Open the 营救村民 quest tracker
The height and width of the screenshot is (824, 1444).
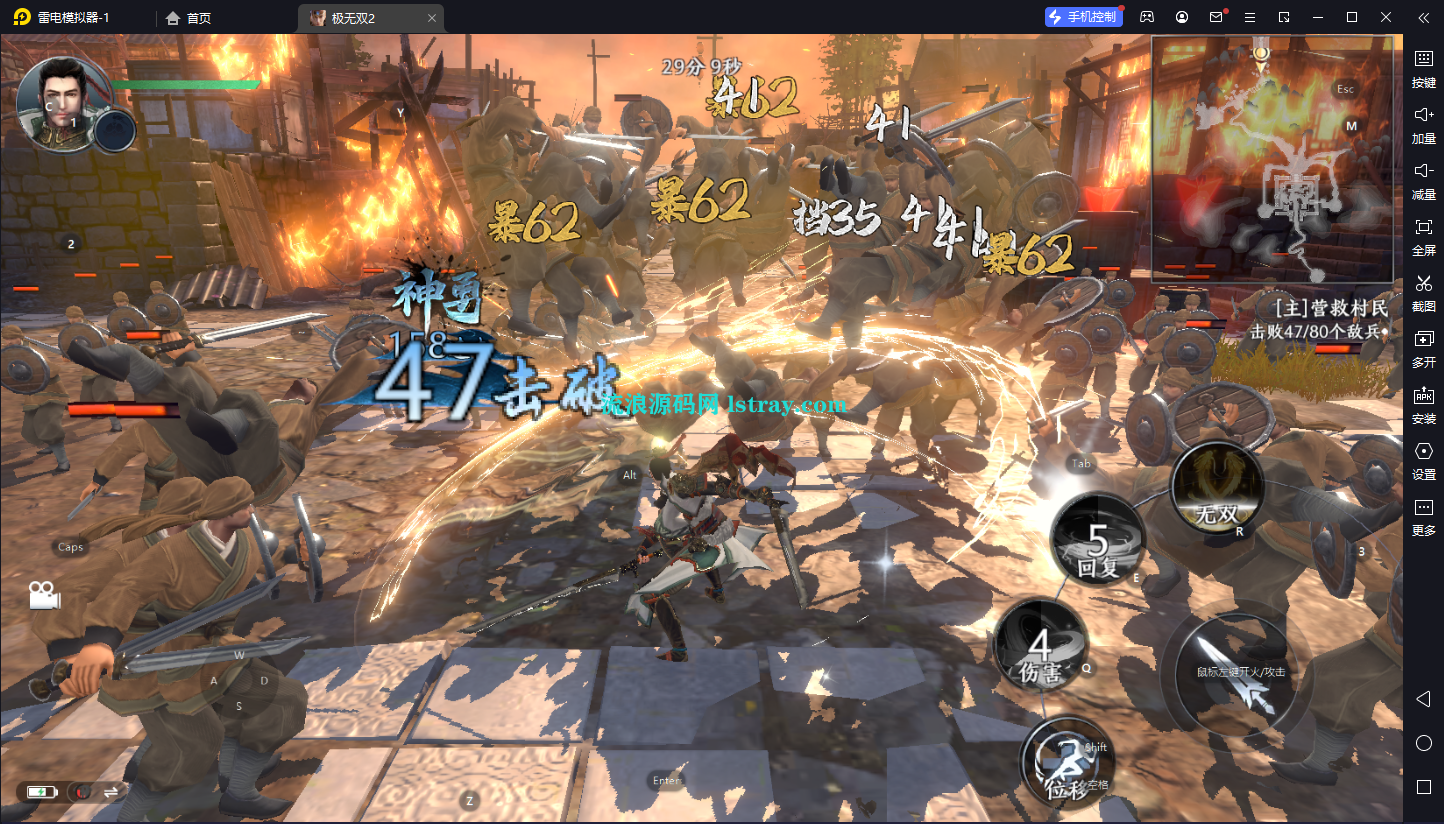[x=1320, y=318]
